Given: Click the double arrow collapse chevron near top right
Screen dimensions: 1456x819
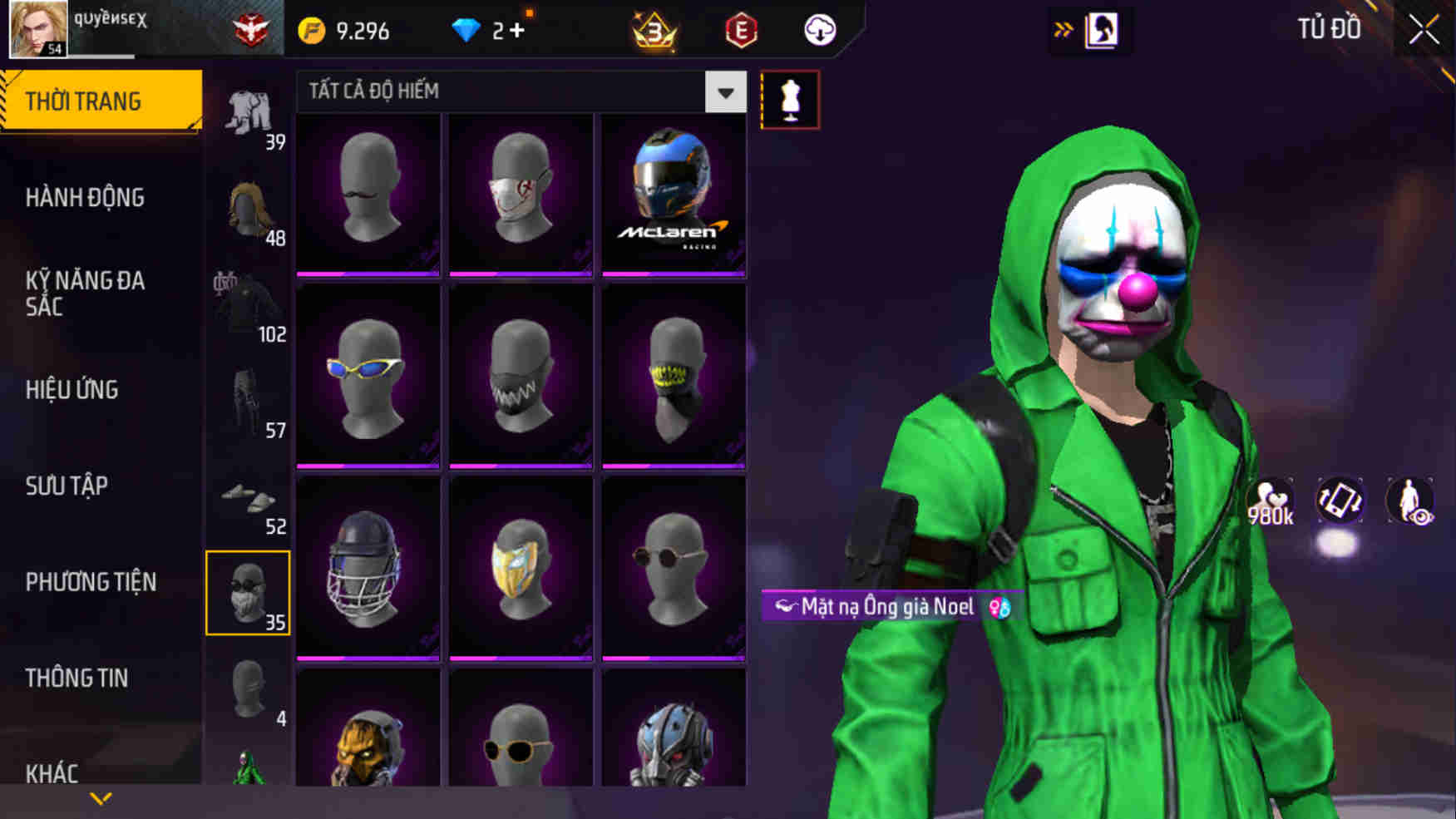Looking at the screenshot, I should (x=1063, y=27).
